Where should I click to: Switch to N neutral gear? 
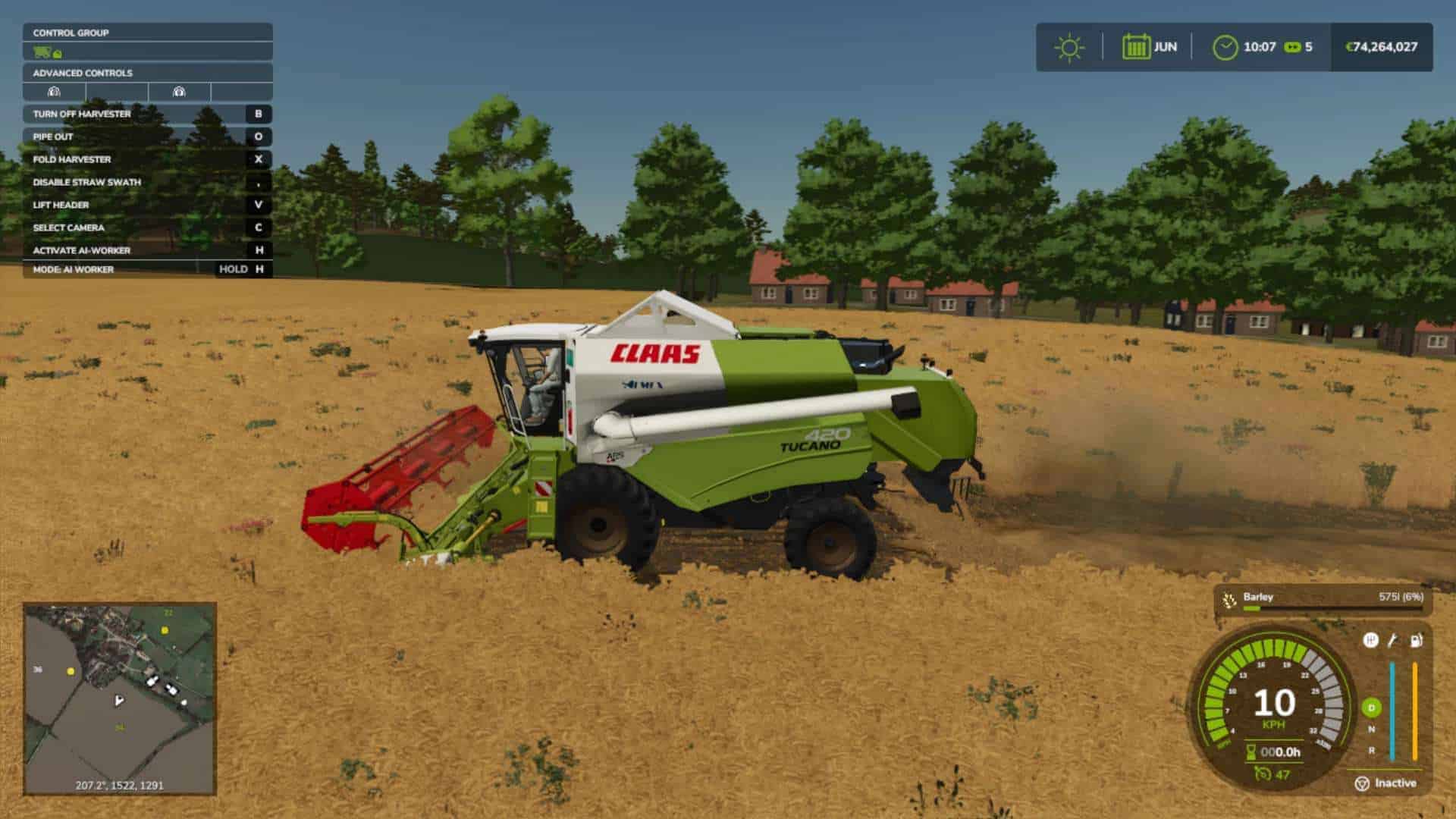point(1371,730)
